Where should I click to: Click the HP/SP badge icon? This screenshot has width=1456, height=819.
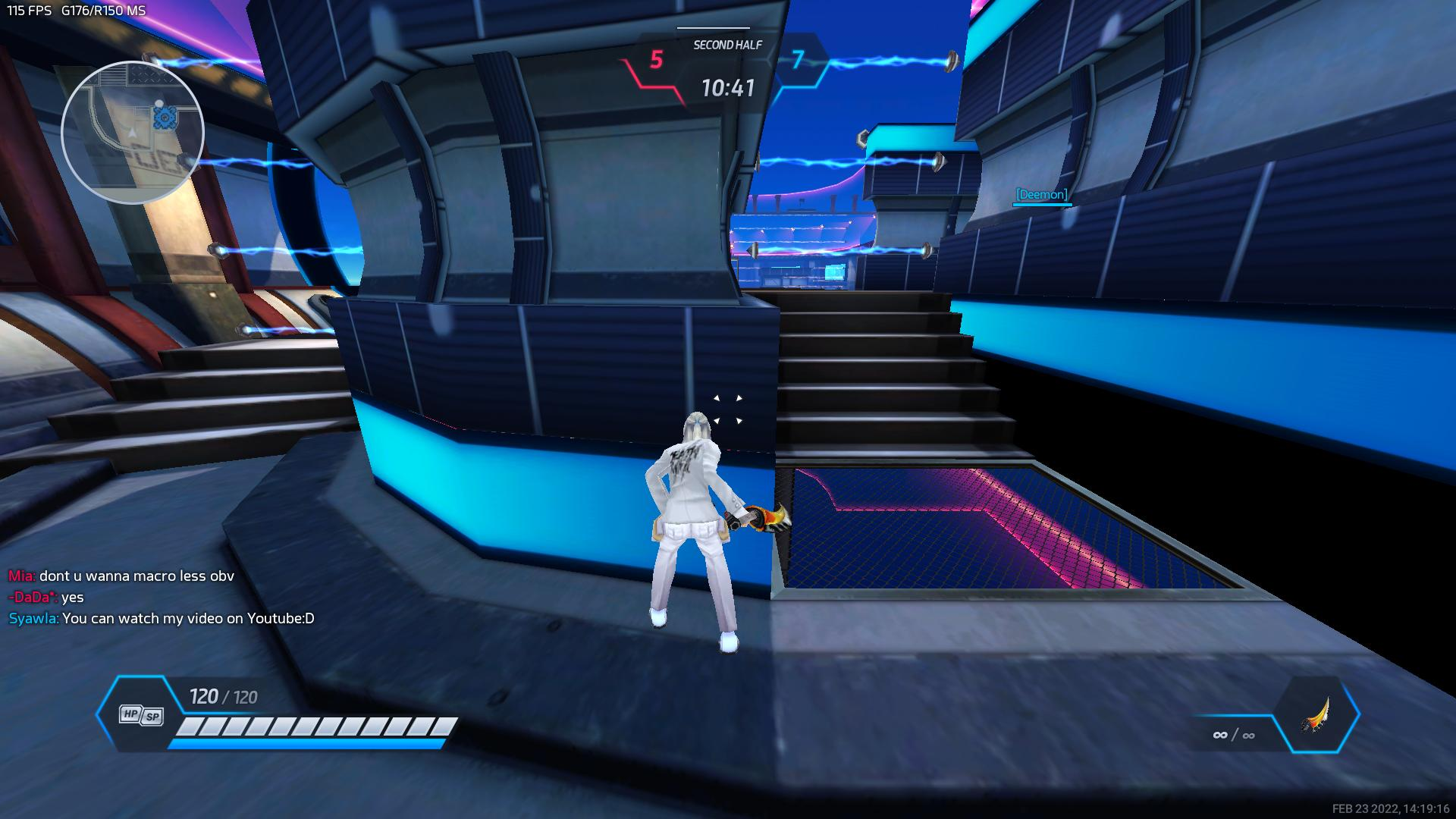(x=141, y=715)
